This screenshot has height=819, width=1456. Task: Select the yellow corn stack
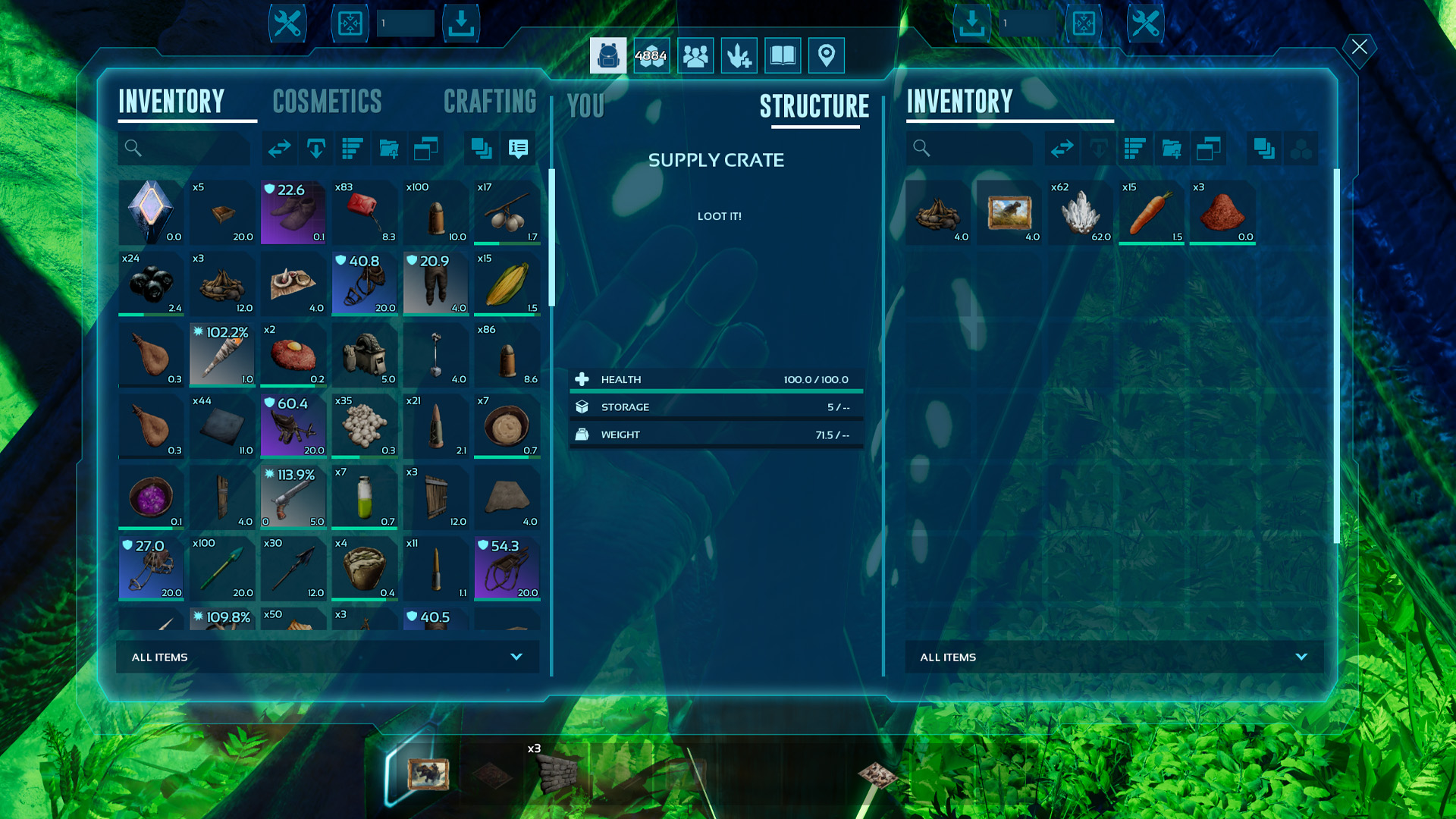tap(507, 284)
